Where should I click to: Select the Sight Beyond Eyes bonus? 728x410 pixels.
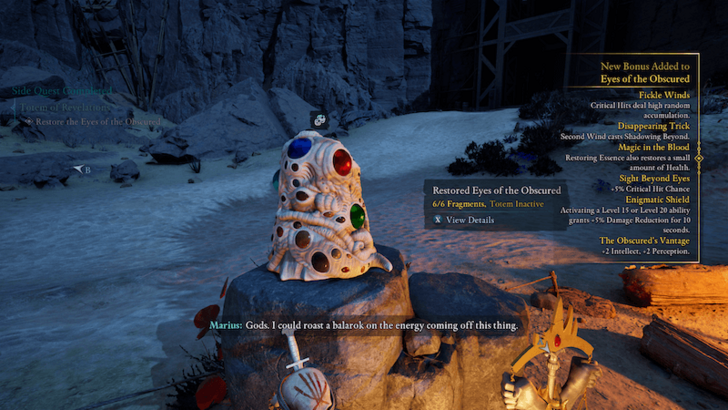649,178
